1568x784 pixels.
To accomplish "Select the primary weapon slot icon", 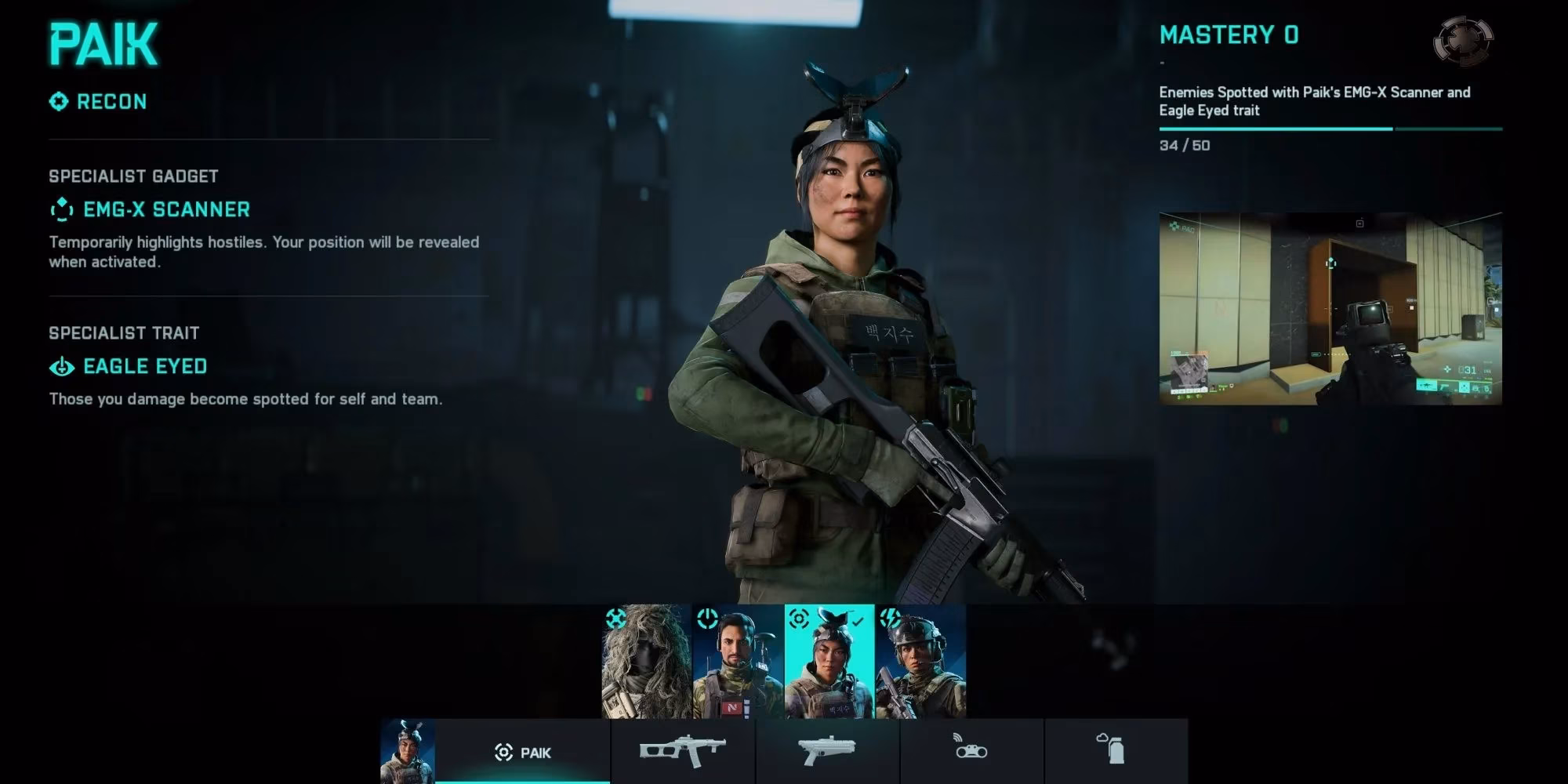I will (x=681, y=750).
